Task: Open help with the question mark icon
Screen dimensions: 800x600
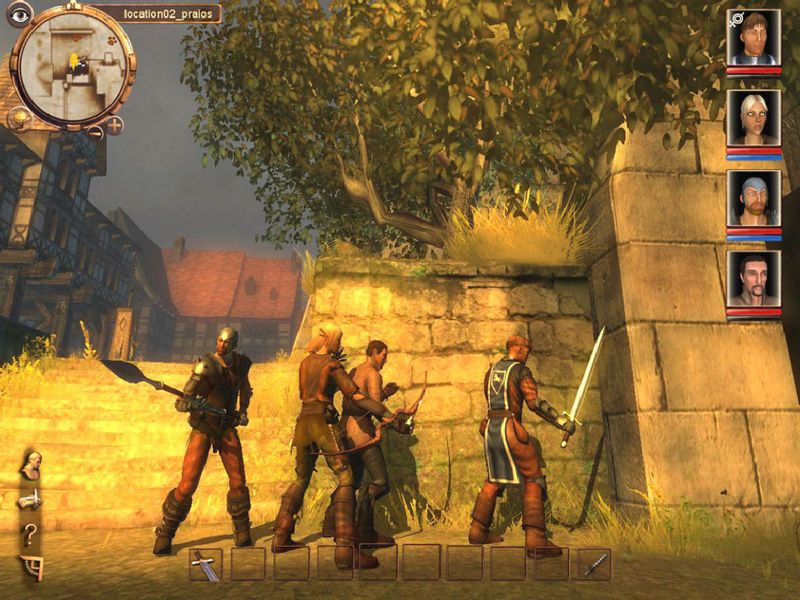Action: point(31,533)
